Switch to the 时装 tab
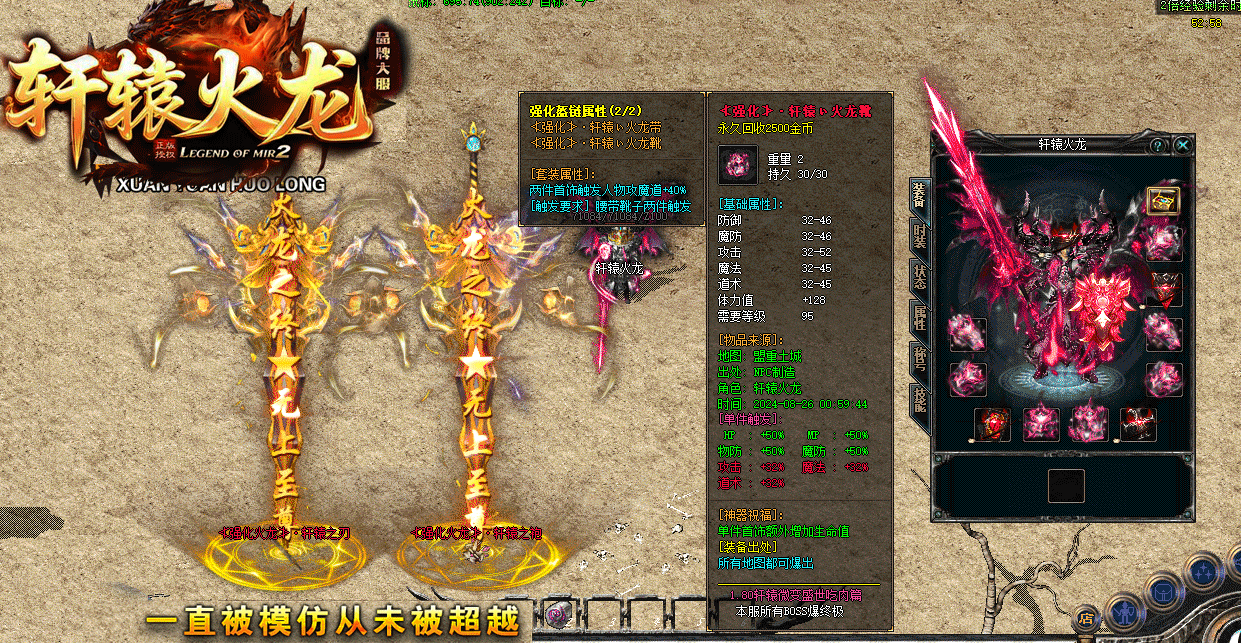This screenshot has height=643, width=1241. pyautogui.click(x=919, y=237)
